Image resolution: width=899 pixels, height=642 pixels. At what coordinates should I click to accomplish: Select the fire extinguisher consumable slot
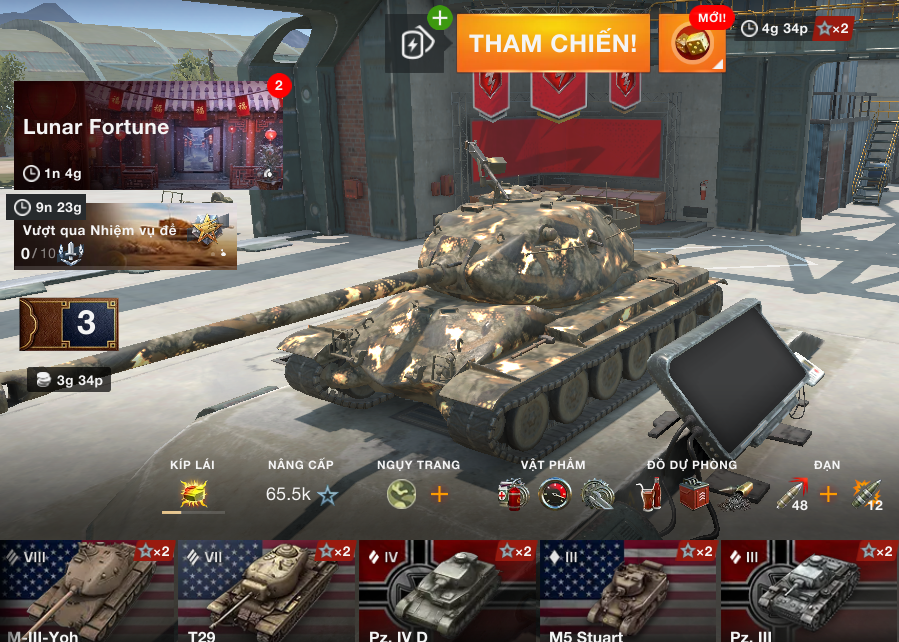click(513, 493)
